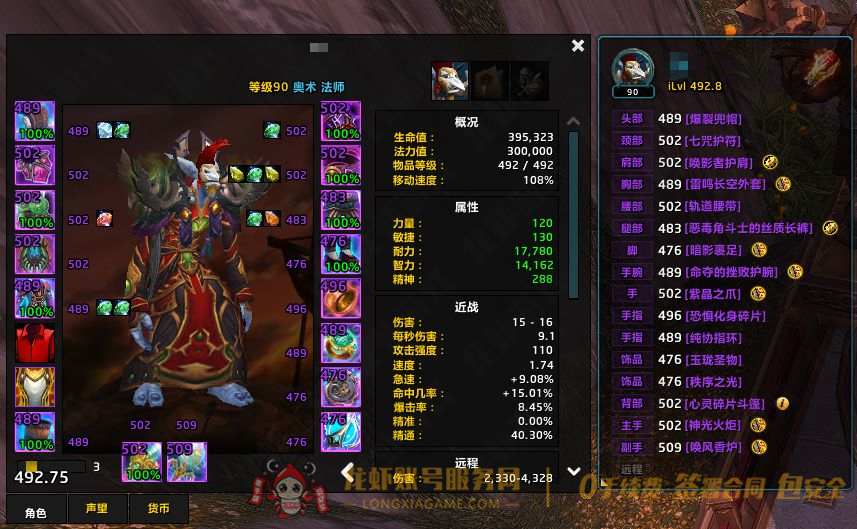Image resolution: width=857 pixels, height=529 pixels.
Task: Open the 货币 tab
Action: coord(158,510)
